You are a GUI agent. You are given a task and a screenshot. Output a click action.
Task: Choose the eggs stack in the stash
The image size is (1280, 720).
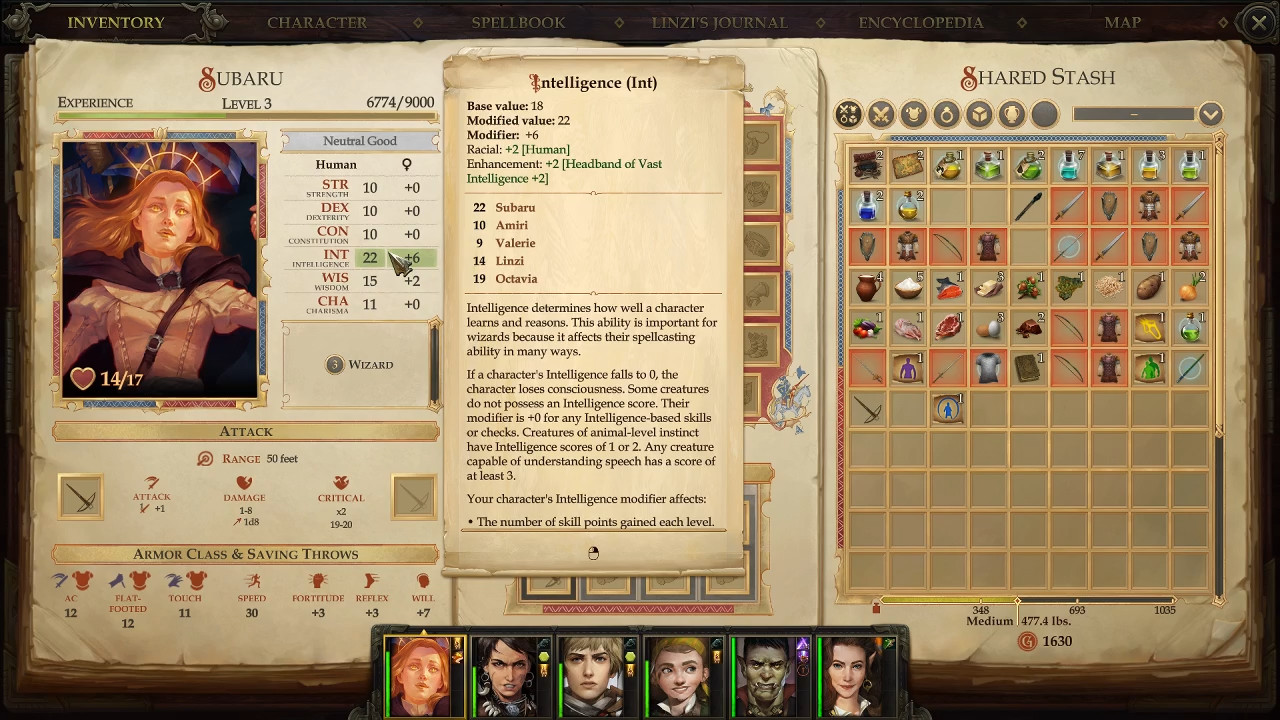tap(988, 328)
